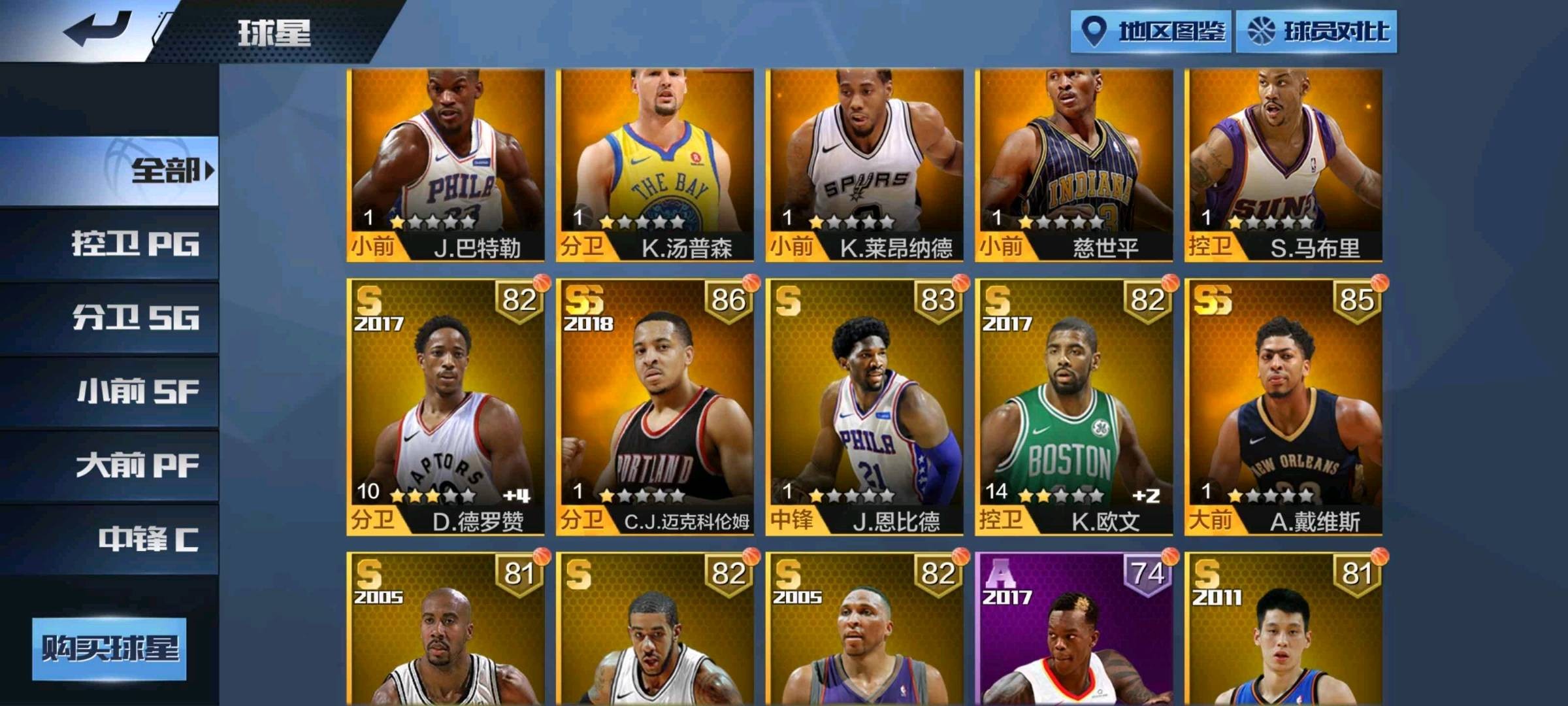
Task: Select K.欧文 Boston card
Action: (x=1074, y=407)
